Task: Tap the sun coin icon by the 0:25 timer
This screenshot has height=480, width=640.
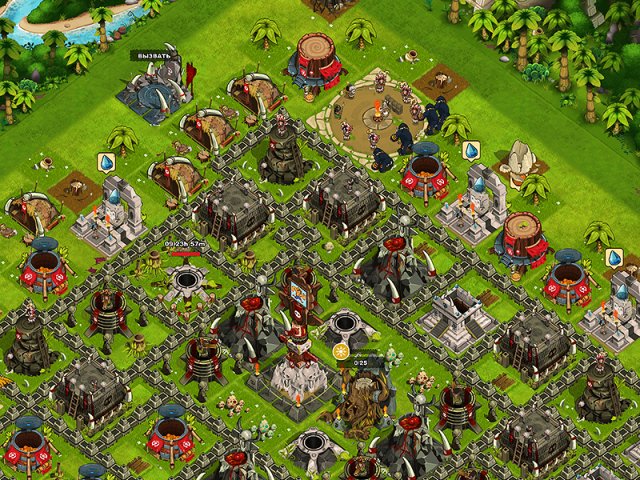Action: pyautogui.click(x=341, y=352)
